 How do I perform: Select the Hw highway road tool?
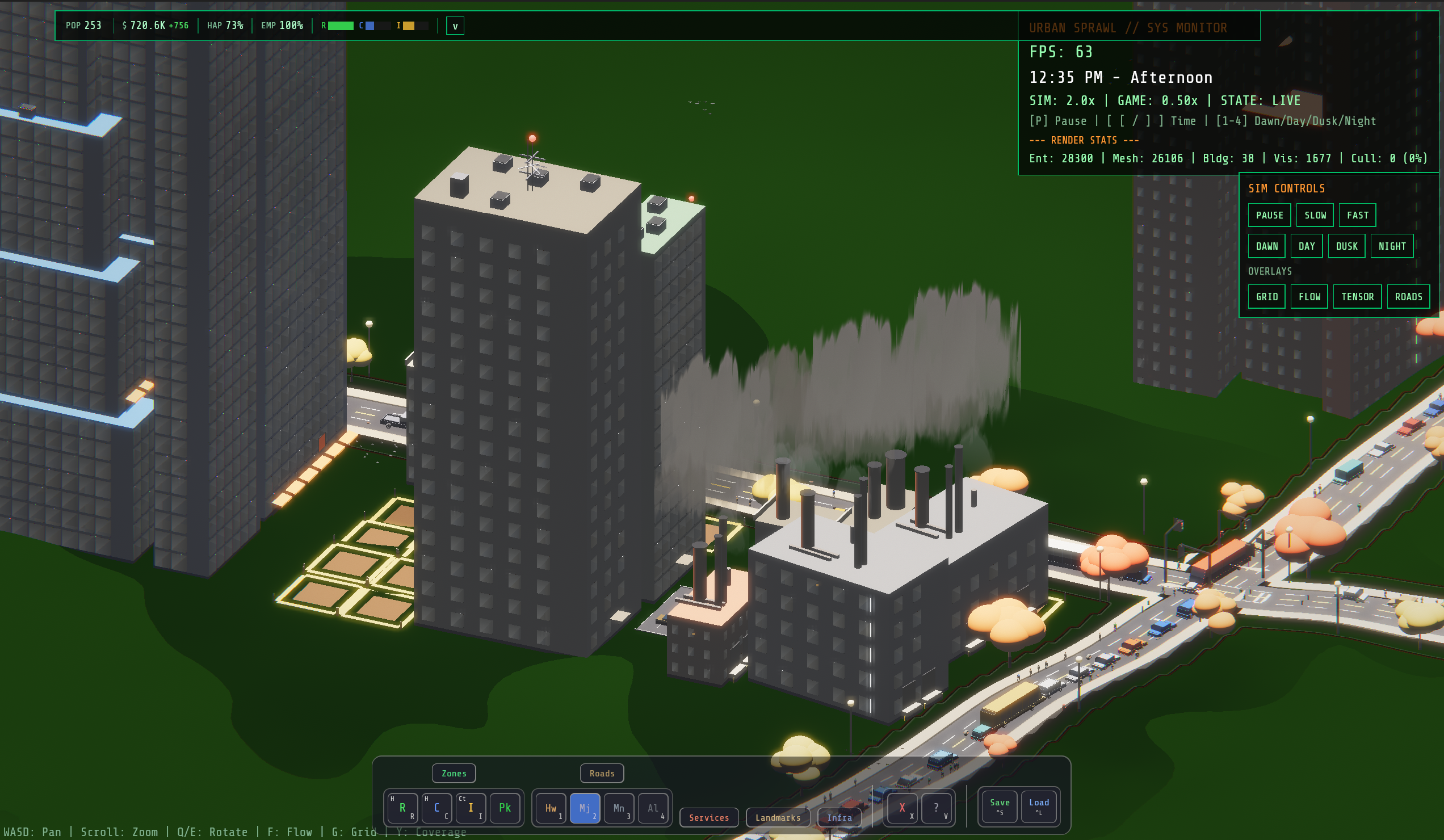[551, 808]
